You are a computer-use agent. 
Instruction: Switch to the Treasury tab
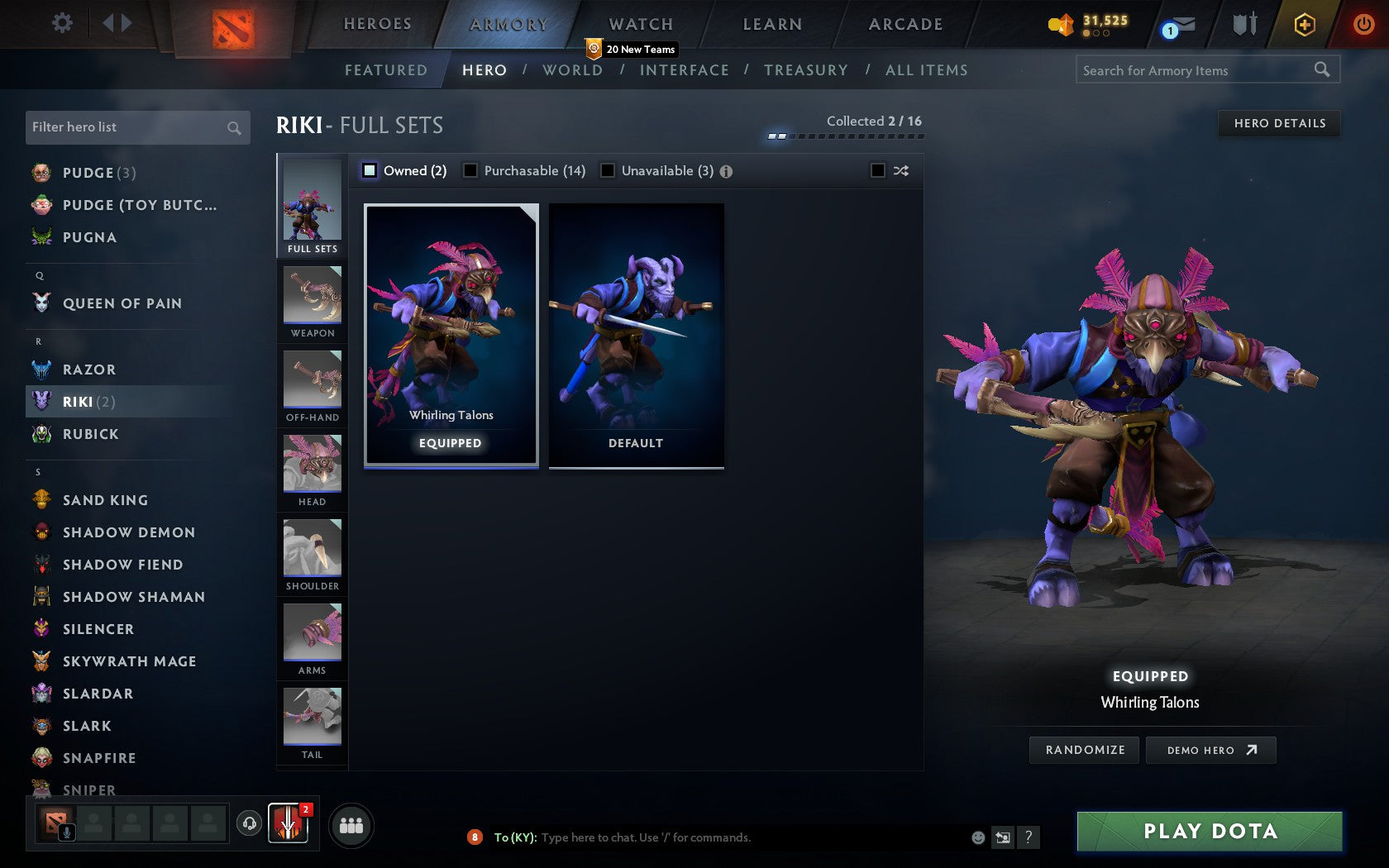[x=806, y=70]
